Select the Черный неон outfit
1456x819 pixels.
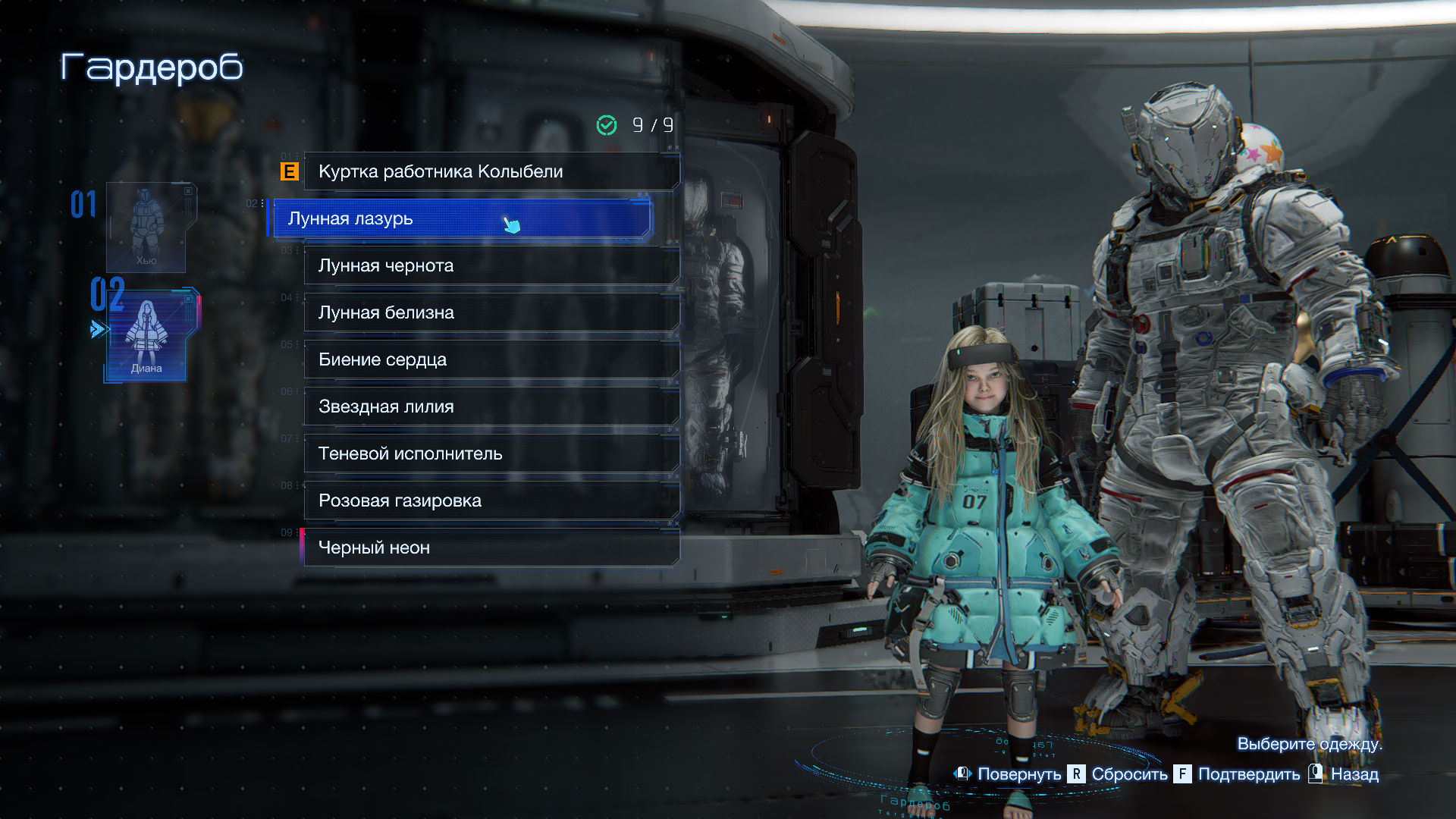pos(491,548)
